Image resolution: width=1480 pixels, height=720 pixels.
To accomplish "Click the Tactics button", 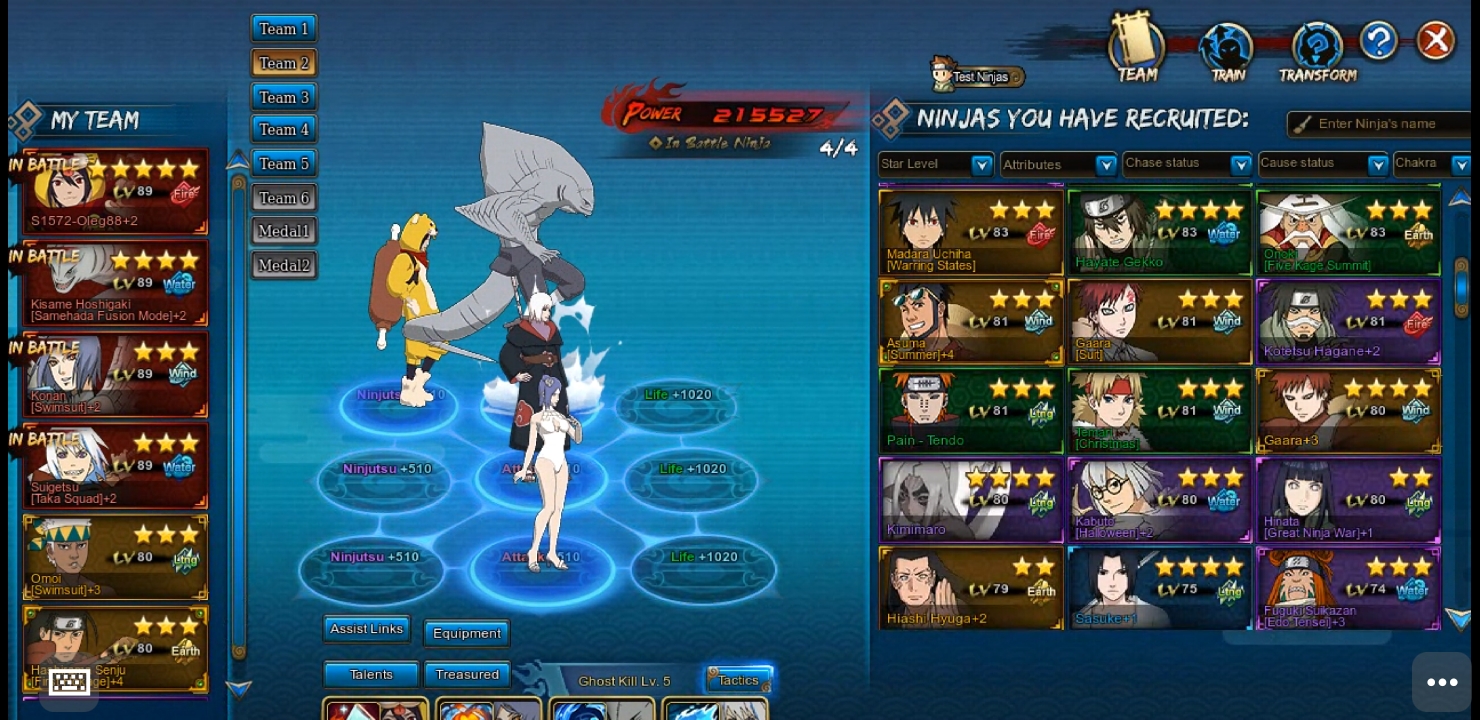I will (738, 680).
